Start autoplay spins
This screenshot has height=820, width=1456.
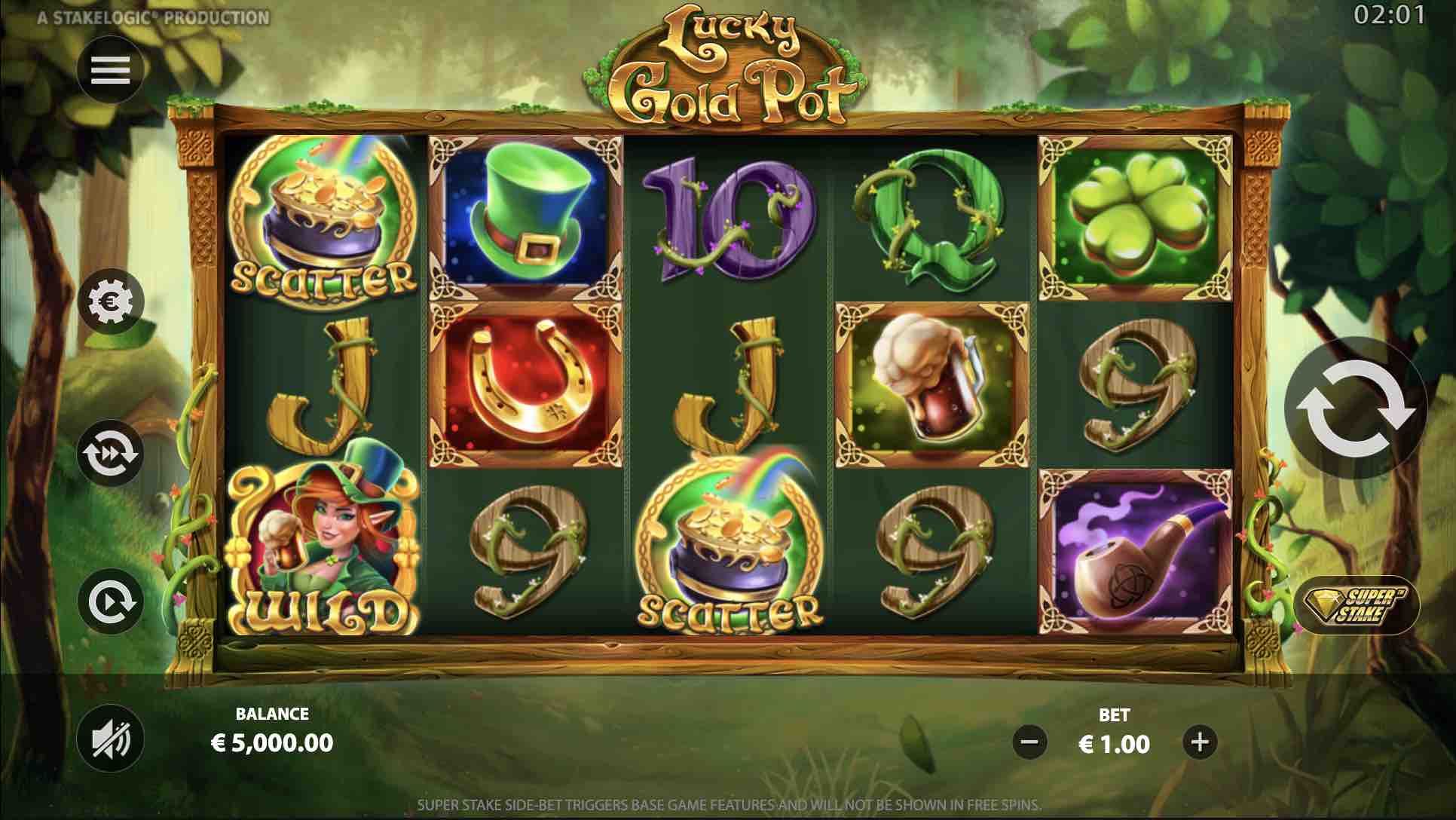point(111,602)
